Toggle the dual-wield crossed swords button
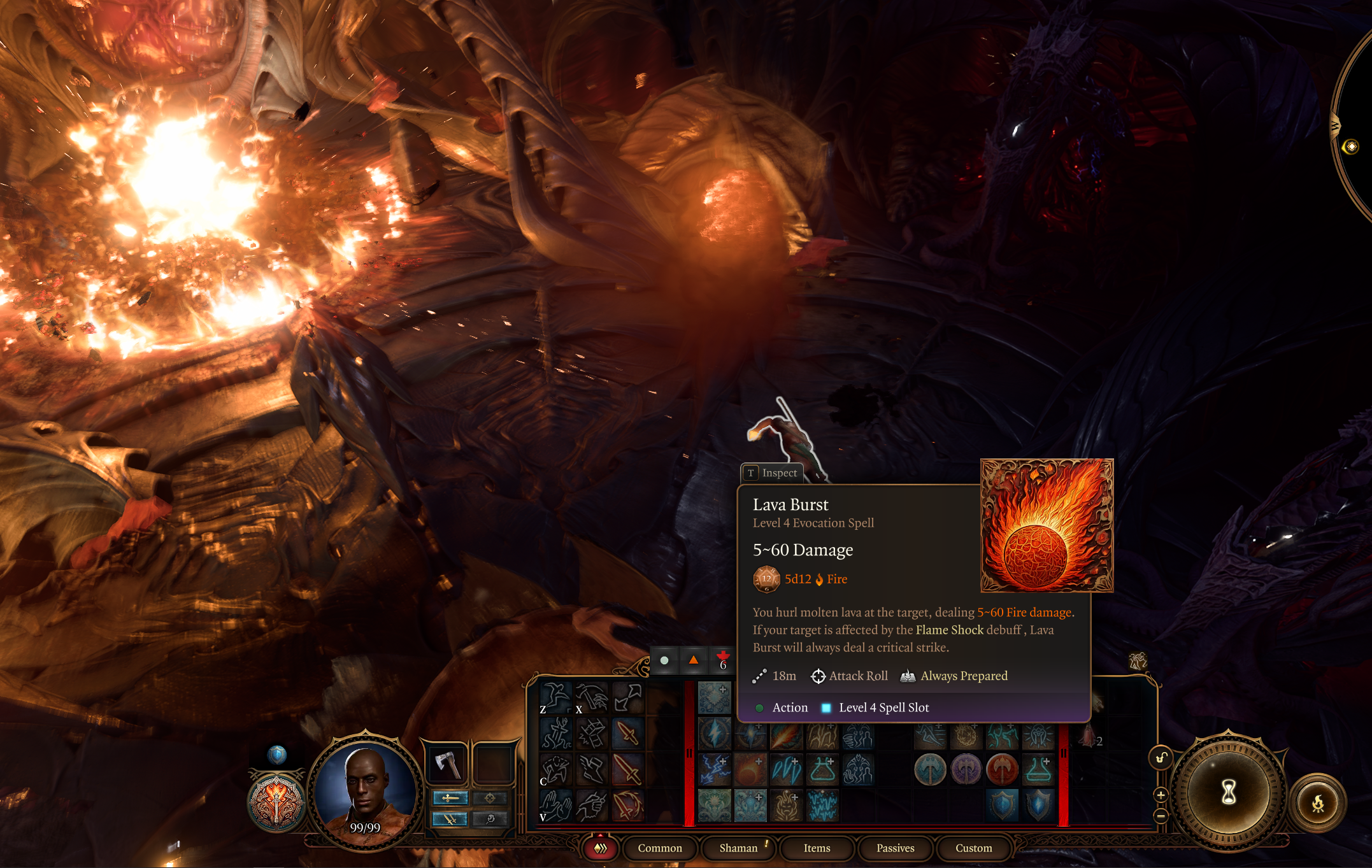1372x868 pixels. coord(450,819)
